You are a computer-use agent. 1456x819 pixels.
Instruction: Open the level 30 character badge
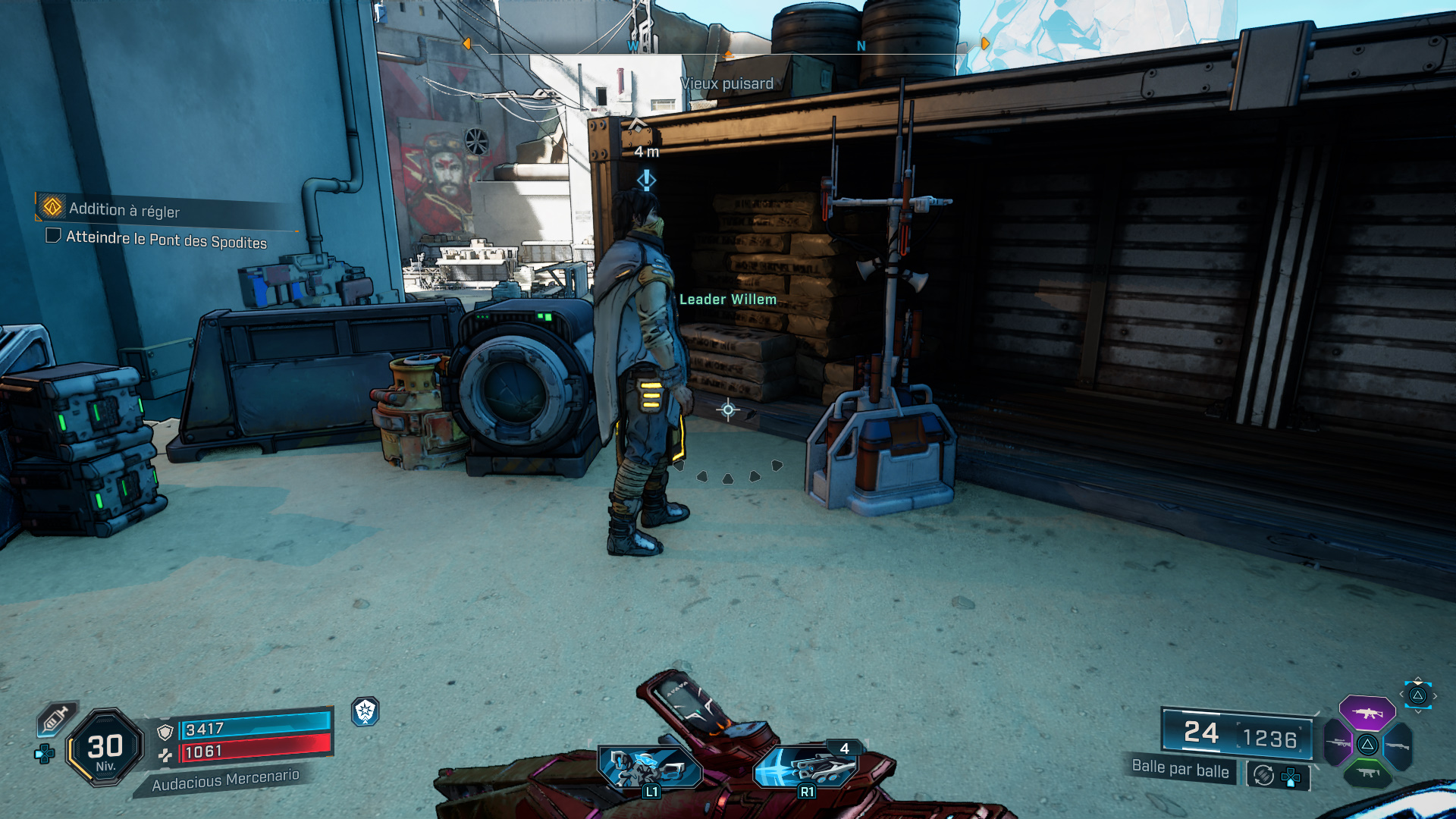click(x=105, y=748)
